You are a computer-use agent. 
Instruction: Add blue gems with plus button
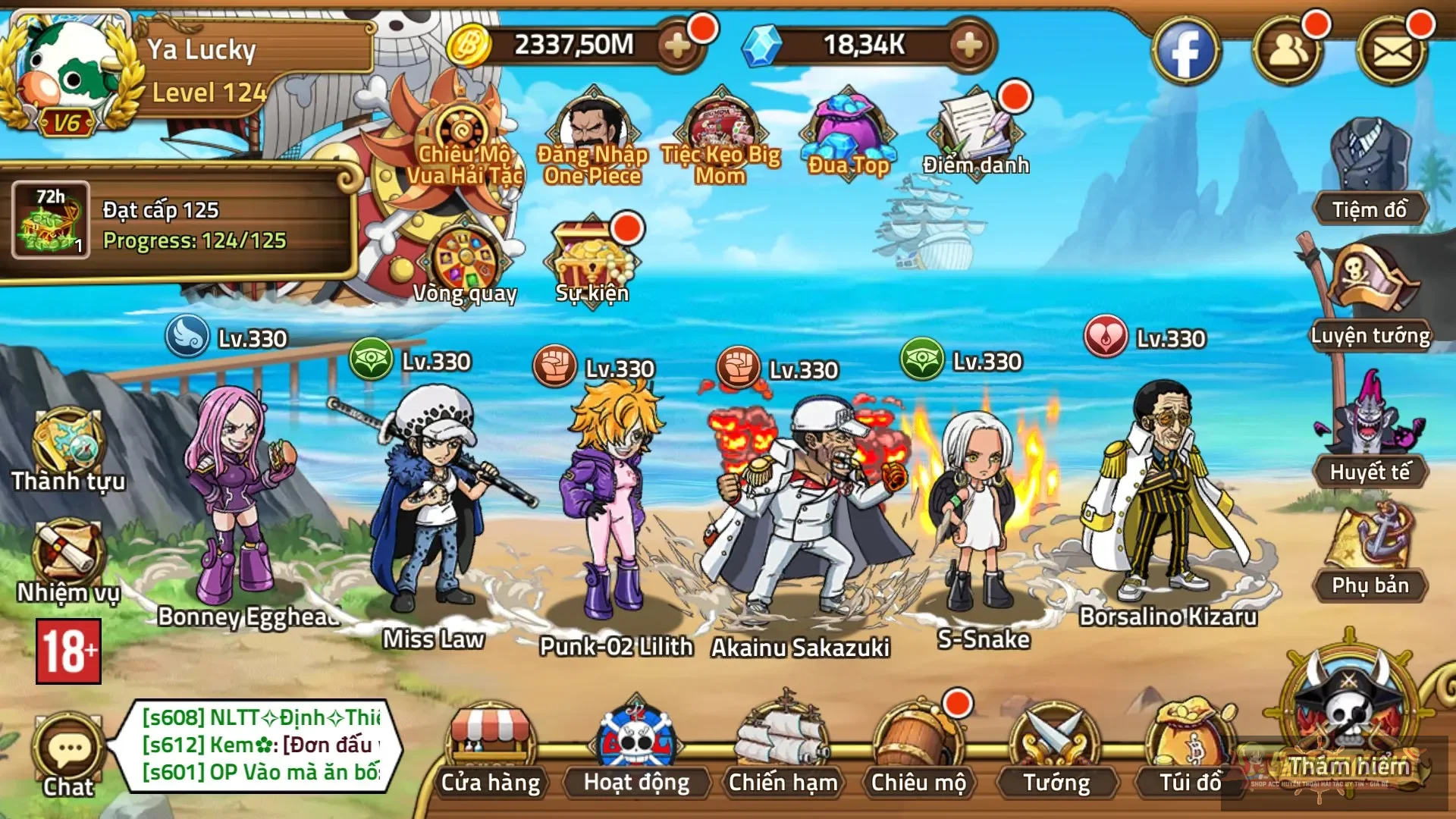(969, 46)
